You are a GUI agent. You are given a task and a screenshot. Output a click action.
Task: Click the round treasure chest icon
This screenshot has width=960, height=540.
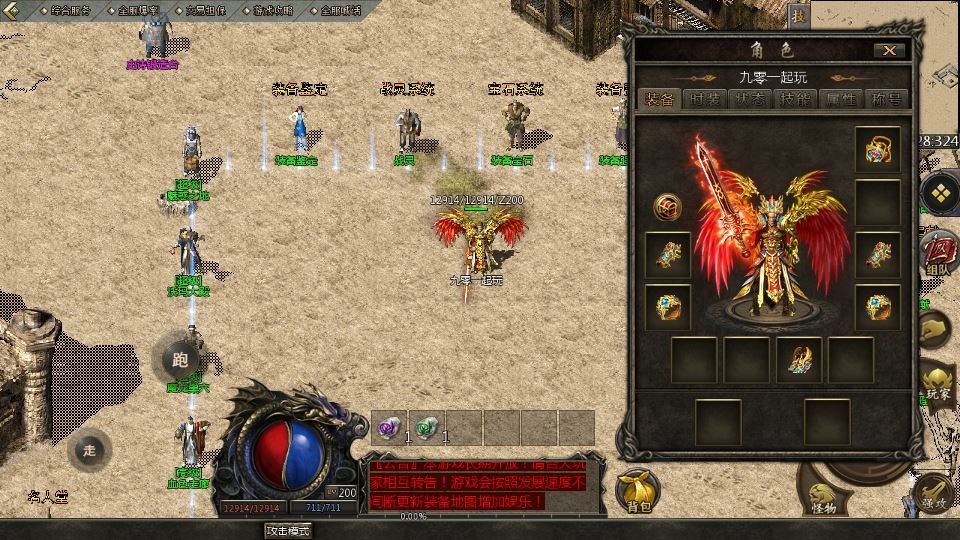pos(667,207)
